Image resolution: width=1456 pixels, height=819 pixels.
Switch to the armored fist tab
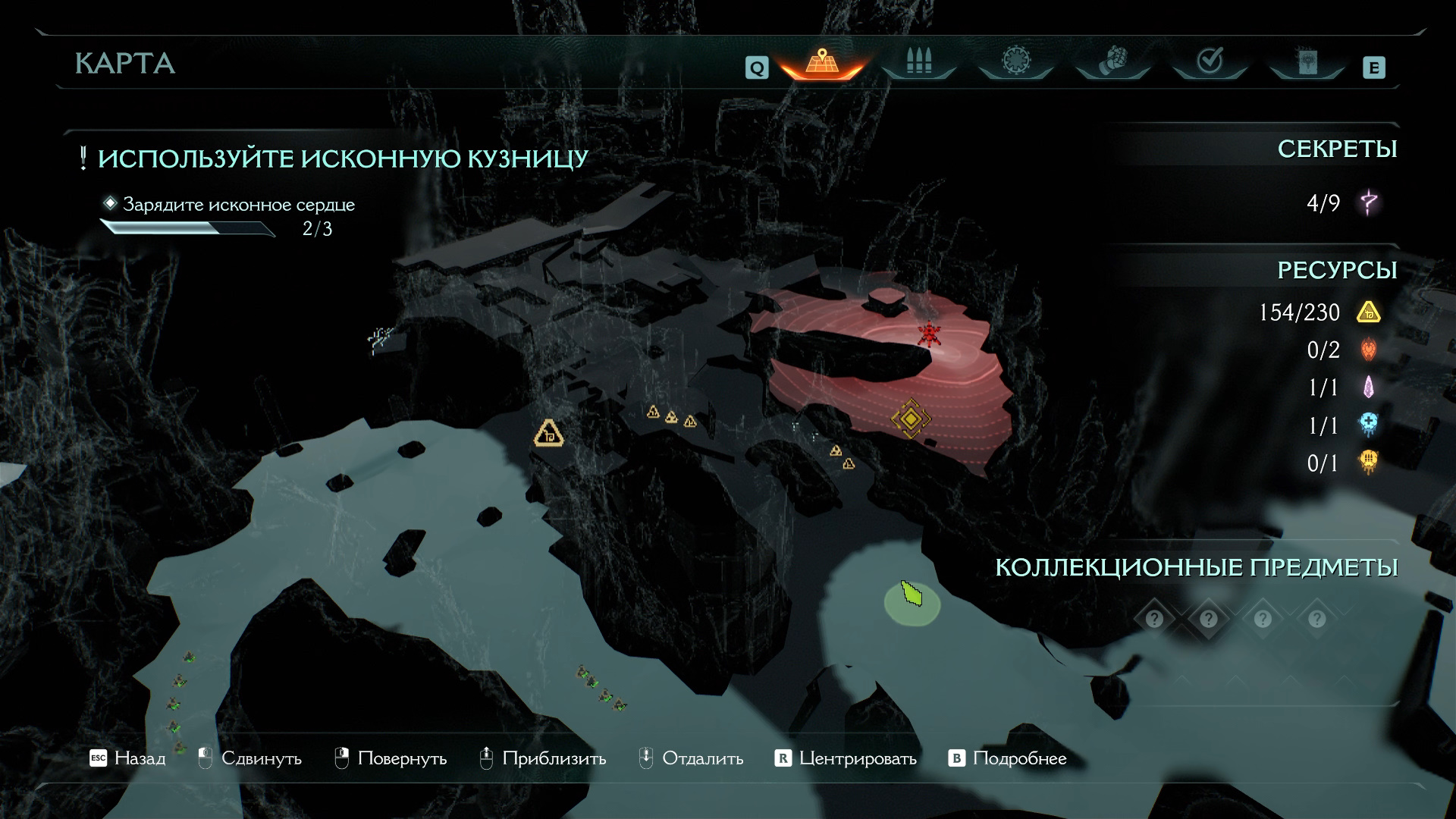click(x=1112, y=61)
